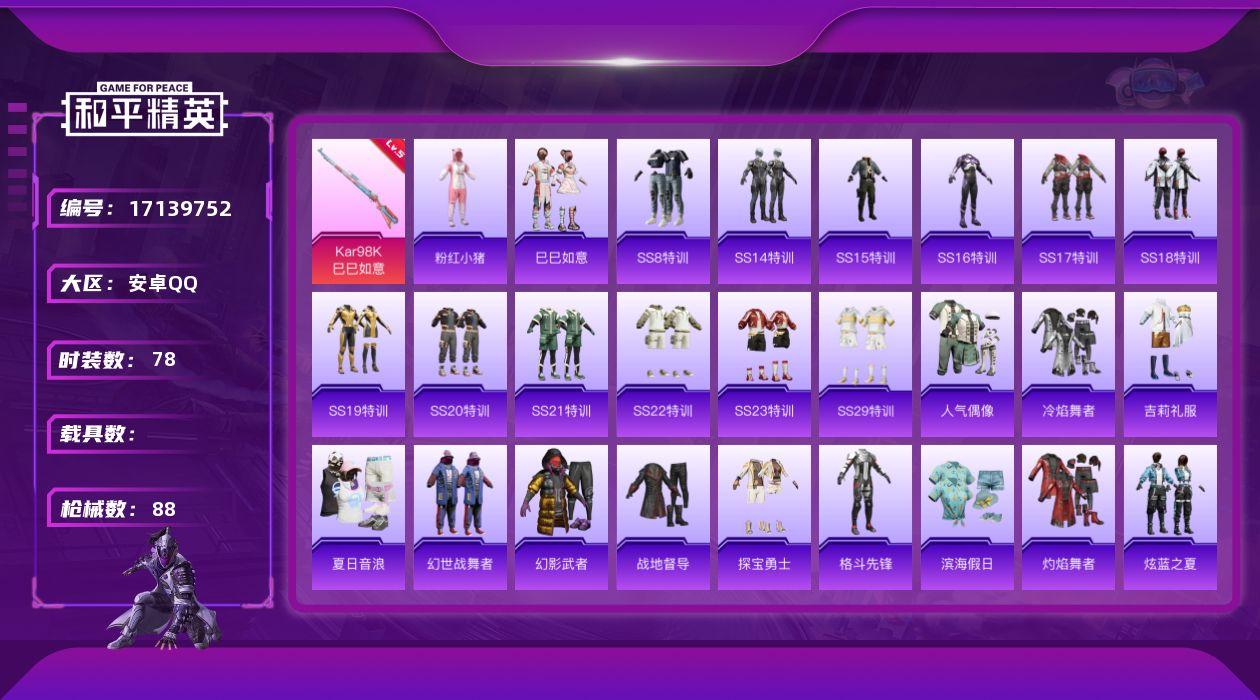Pick the SS18特训 outfit card

click(1170, 211)
